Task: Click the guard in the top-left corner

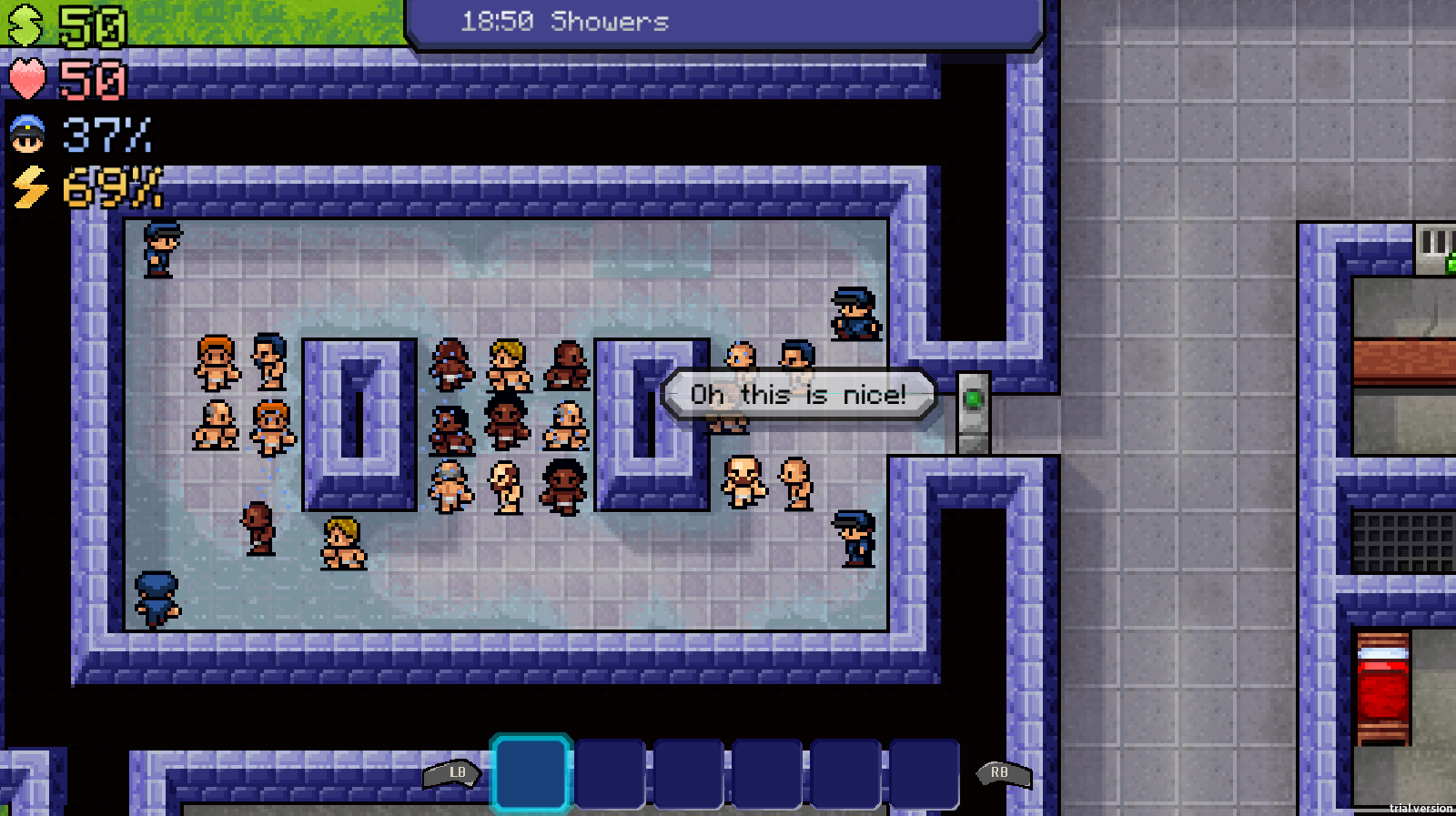Action: point(158,250)
